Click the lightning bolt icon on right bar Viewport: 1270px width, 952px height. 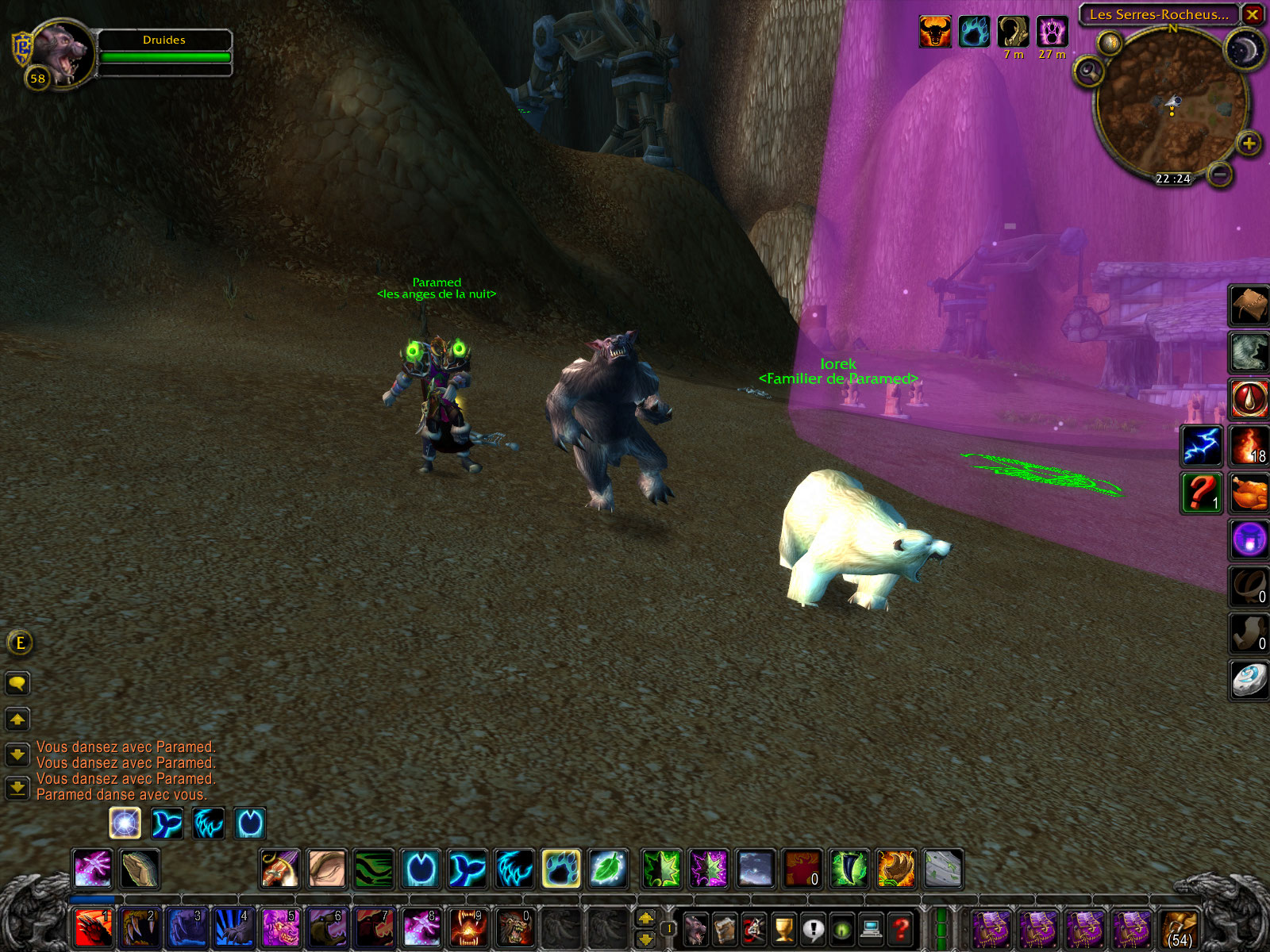point(1202,445)
